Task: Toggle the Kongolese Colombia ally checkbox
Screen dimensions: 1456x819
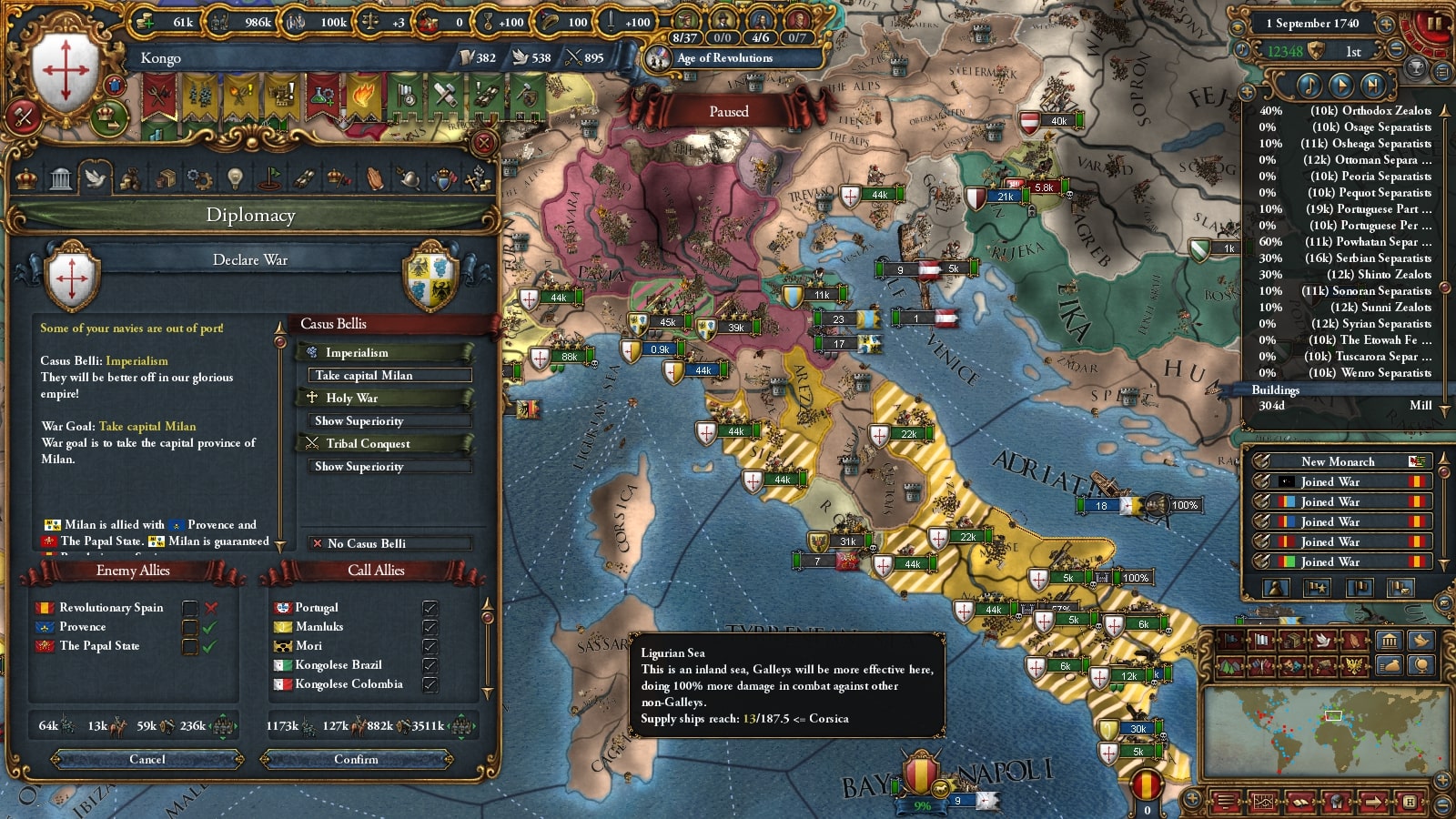Action: pos(430,684)
